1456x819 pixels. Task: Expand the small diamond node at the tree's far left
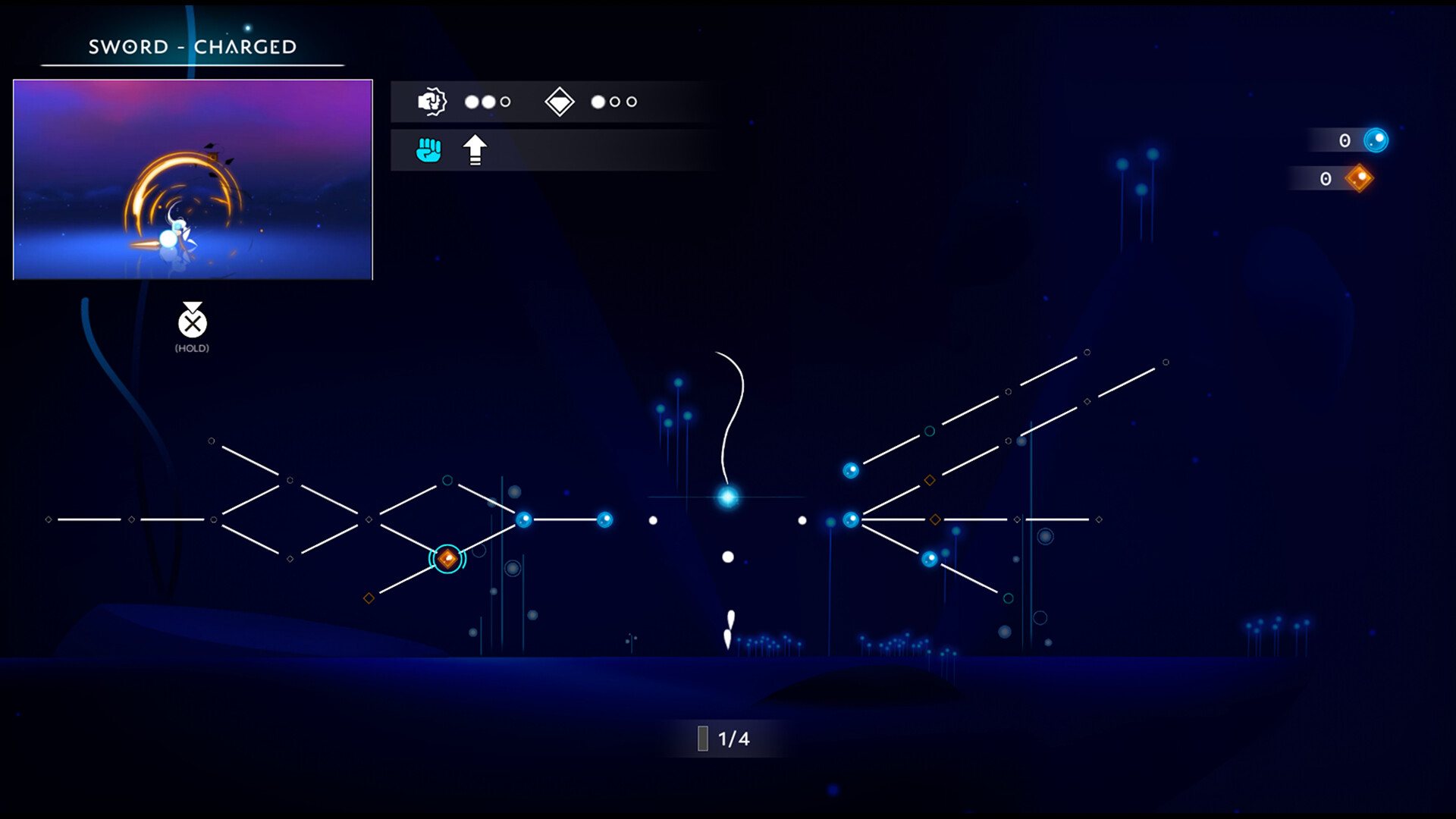tap(49, 519)
